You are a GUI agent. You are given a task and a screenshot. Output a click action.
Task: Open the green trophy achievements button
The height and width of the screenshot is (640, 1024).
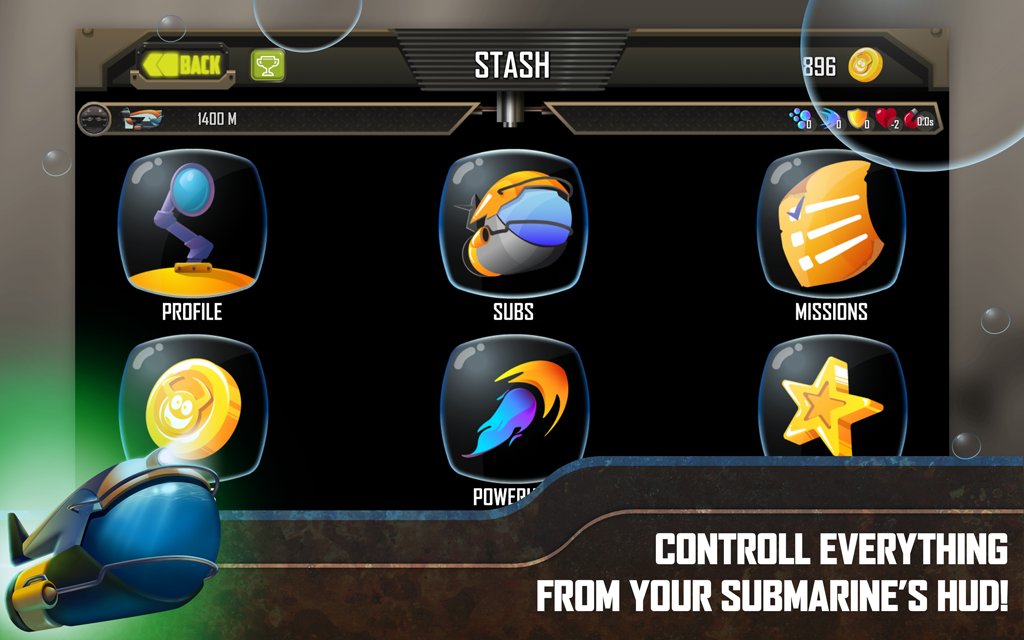(x=267, y=66)
